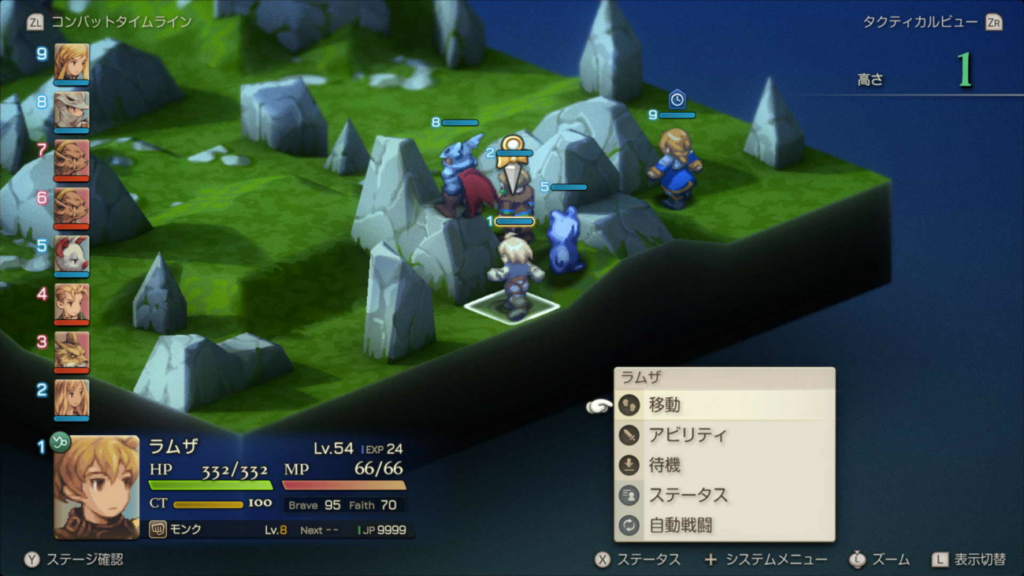Select the turn 7 enemy portrait in the timeline
Viewport: 1024px width, 576px height.
(x=71, y=158)
